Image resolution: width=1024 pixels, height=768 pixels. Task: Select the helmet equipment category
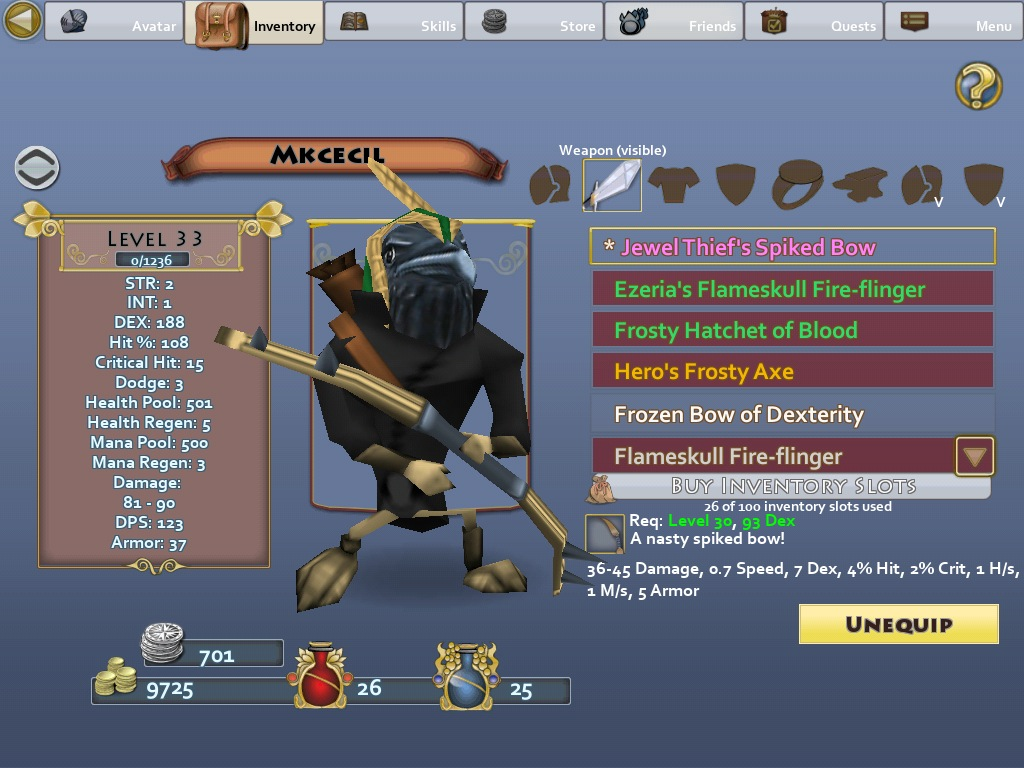(x=549, y=185)
